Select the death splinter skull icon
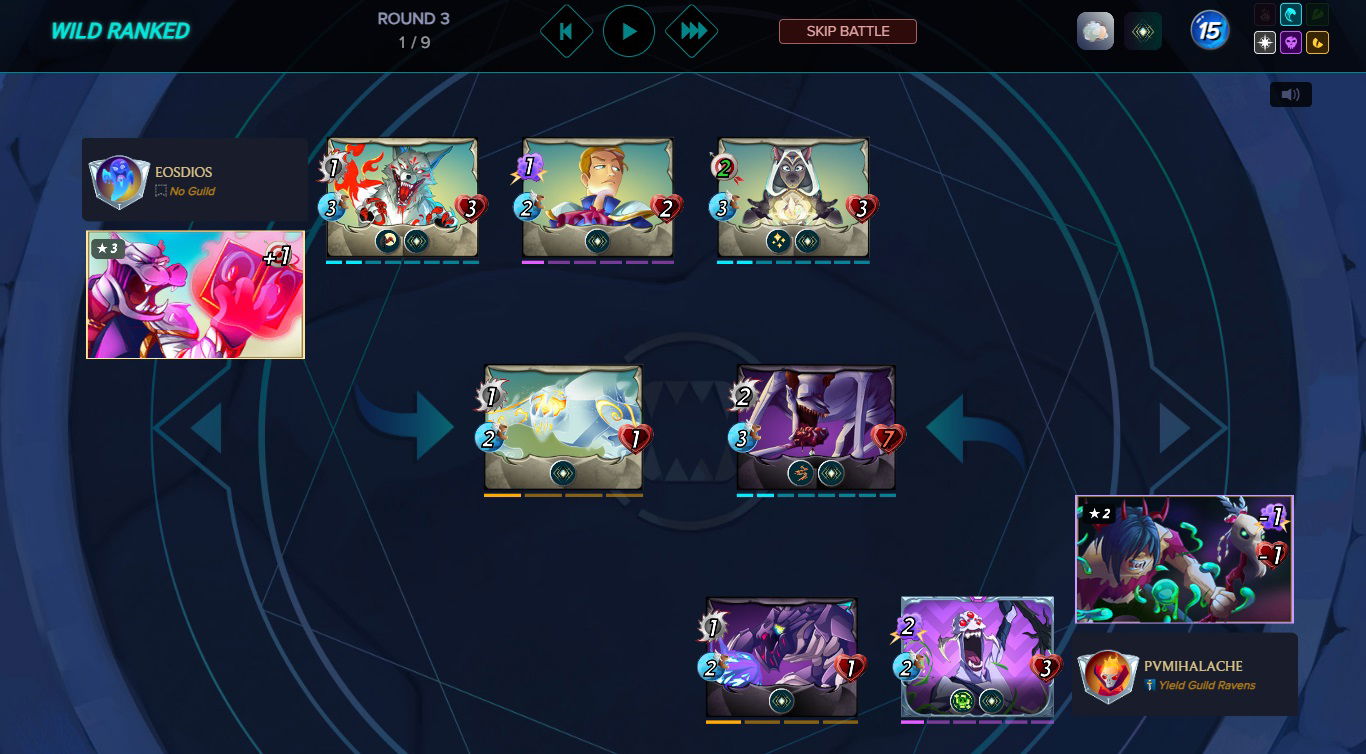This screenshot has width=1366, height=754. click(1291, 42)
